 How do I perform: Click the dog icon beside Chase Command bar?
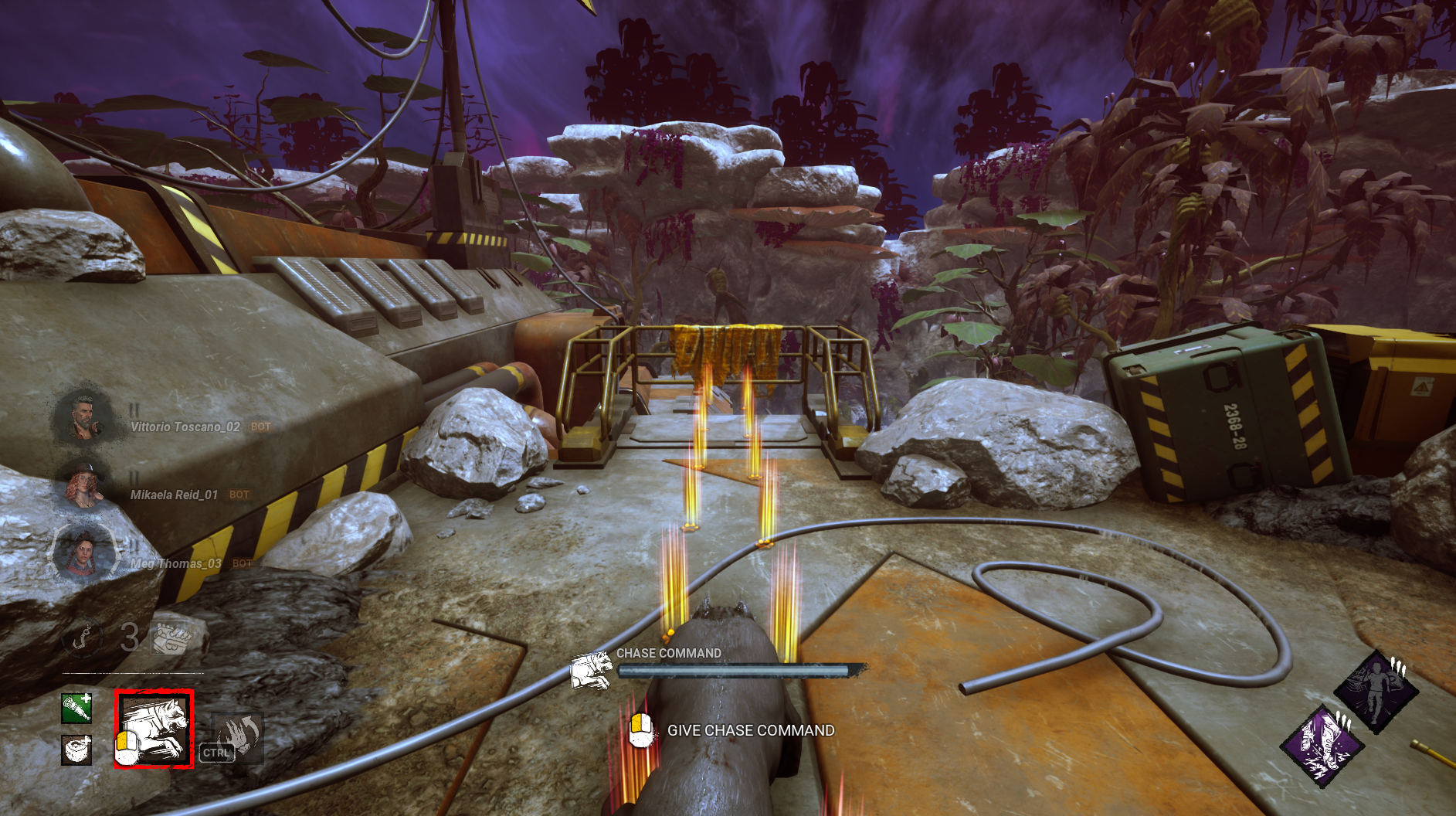592,669
